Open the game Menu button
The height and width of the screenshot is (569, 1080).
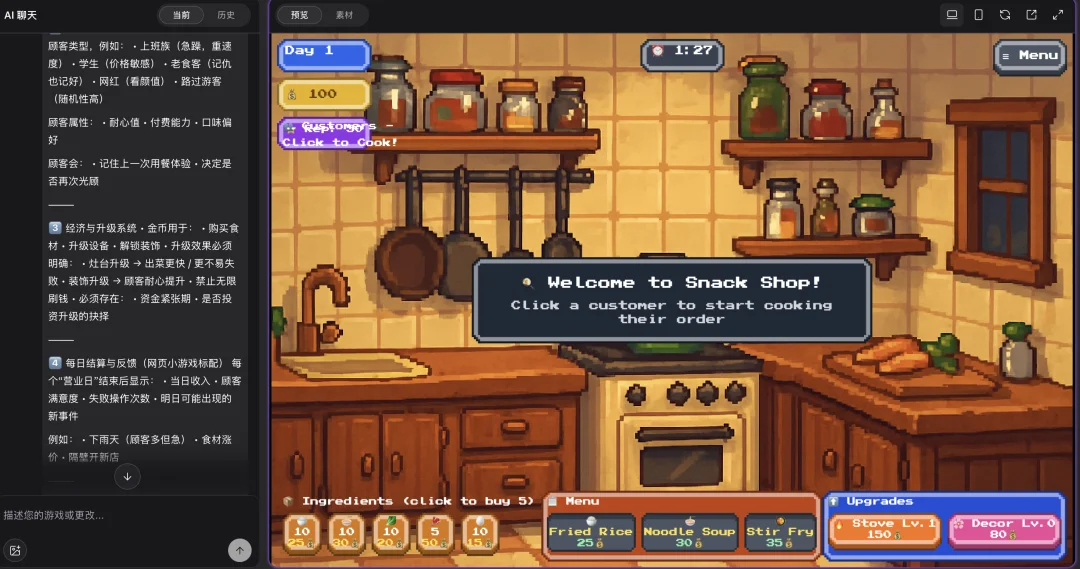1030,56
